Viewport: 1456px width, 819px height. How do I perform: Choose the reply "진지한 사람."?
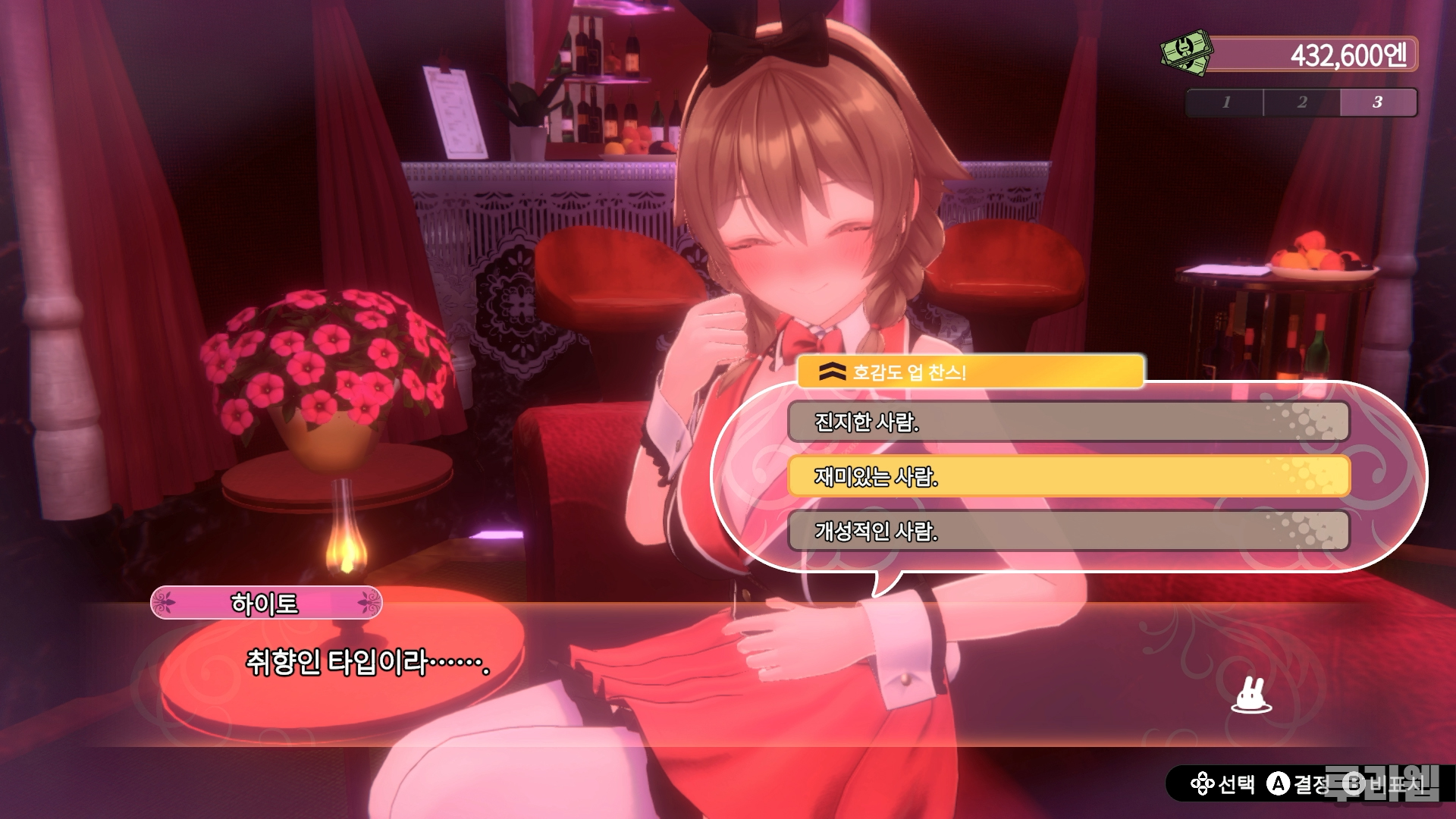coord(1068,422)
